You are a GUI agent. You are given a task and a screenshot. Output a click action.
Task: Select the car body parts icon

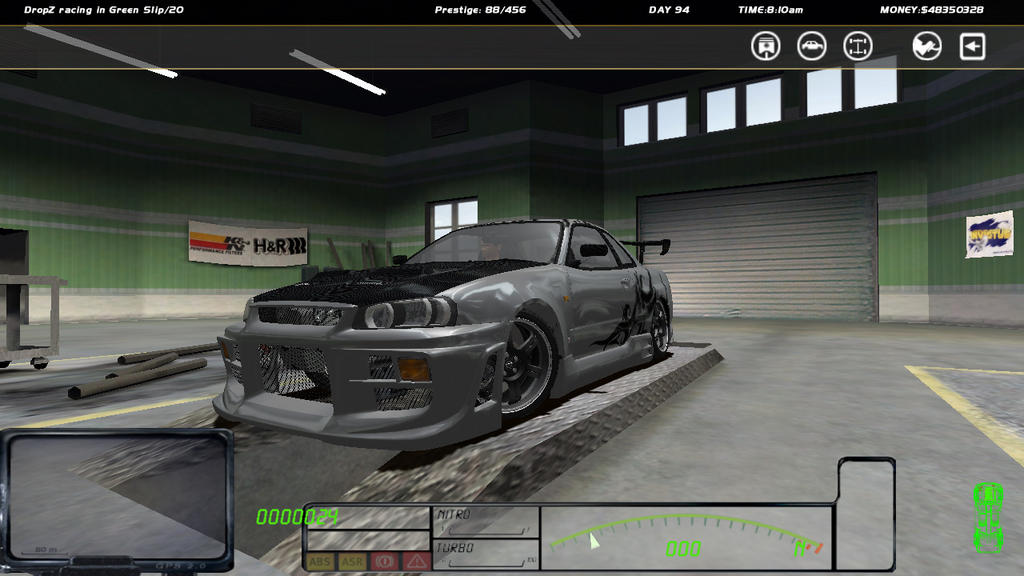click(x=812, y=46)
